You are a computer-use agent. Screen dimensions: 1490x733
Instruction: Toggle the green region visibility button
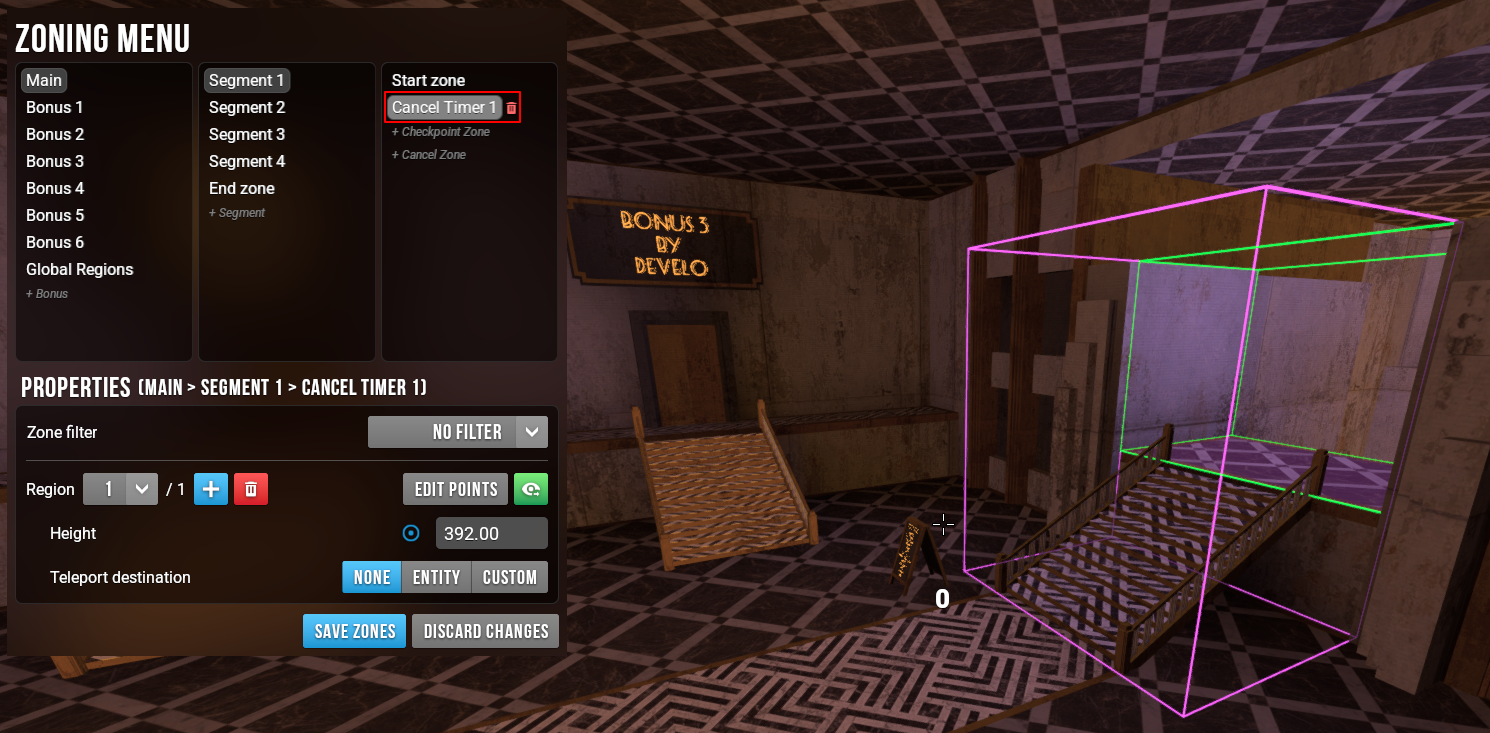(x=531, y=489)
